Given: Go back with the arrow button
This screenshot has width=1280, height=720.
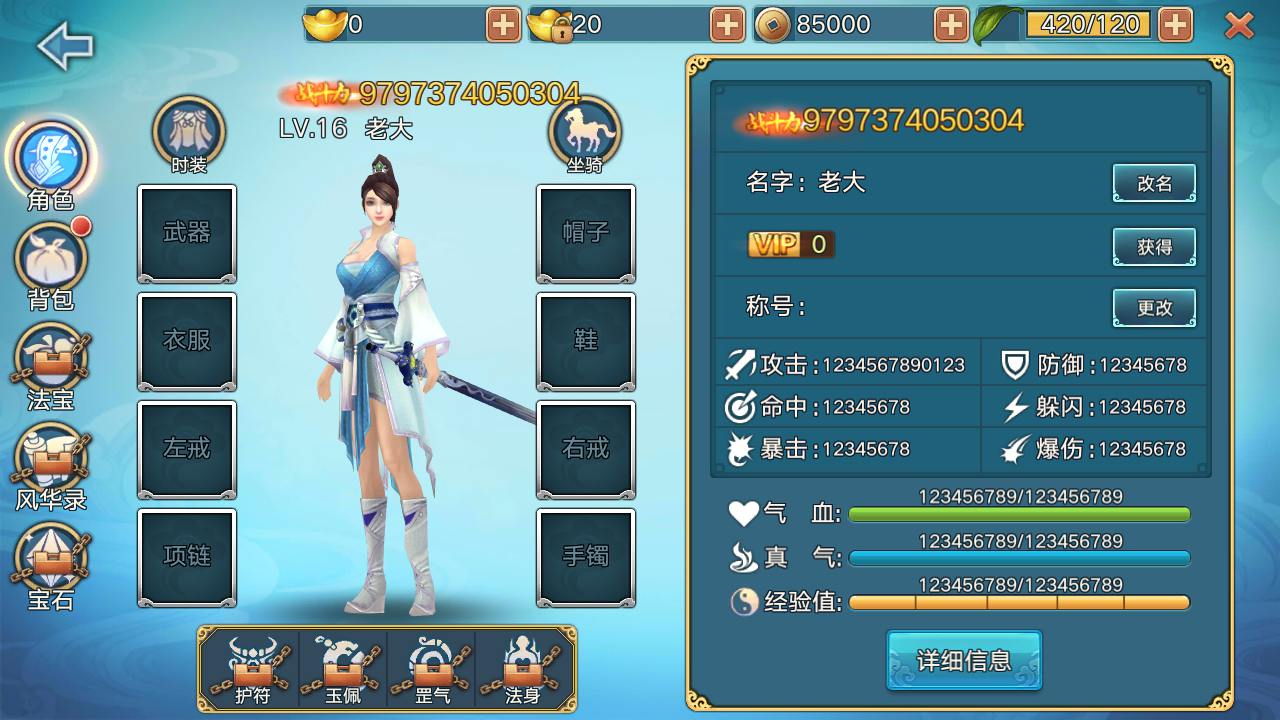Looking at the screenshot, I should pos(65,45).
